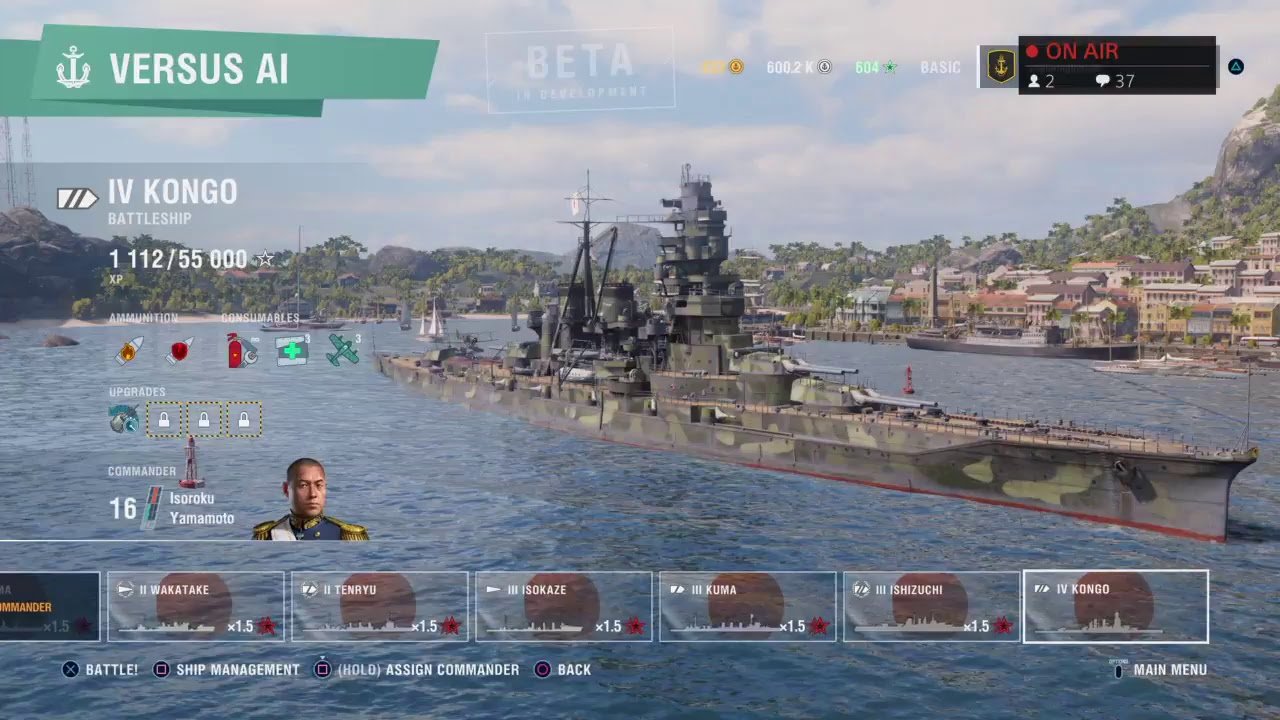Image resolution: width=1280 pixels, height=720 pixels.
Task: Select the IV Kongo ship card
Action: click(x=1115, y=606)
